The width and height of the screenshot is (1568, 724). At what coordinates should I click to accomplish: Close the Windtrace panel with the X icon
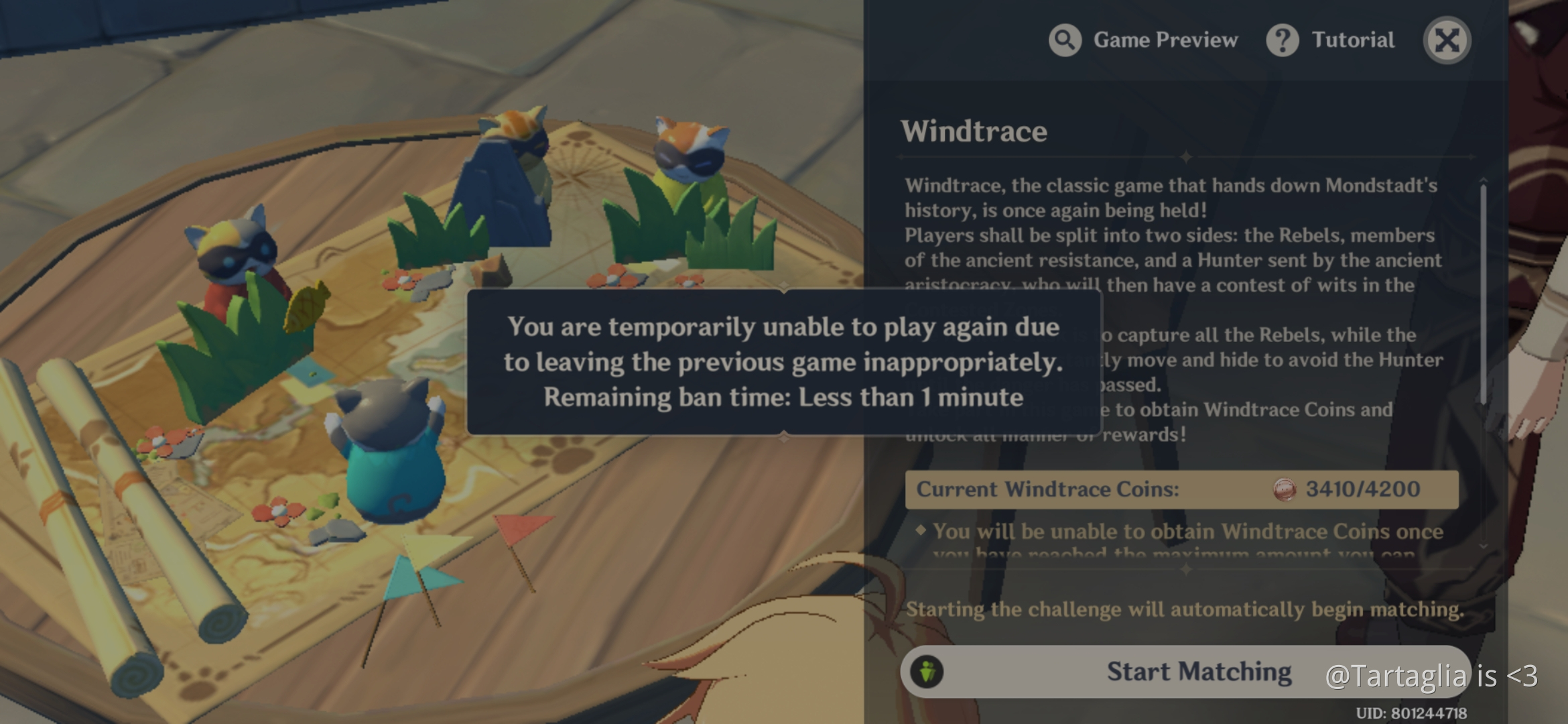point(1447,40)
